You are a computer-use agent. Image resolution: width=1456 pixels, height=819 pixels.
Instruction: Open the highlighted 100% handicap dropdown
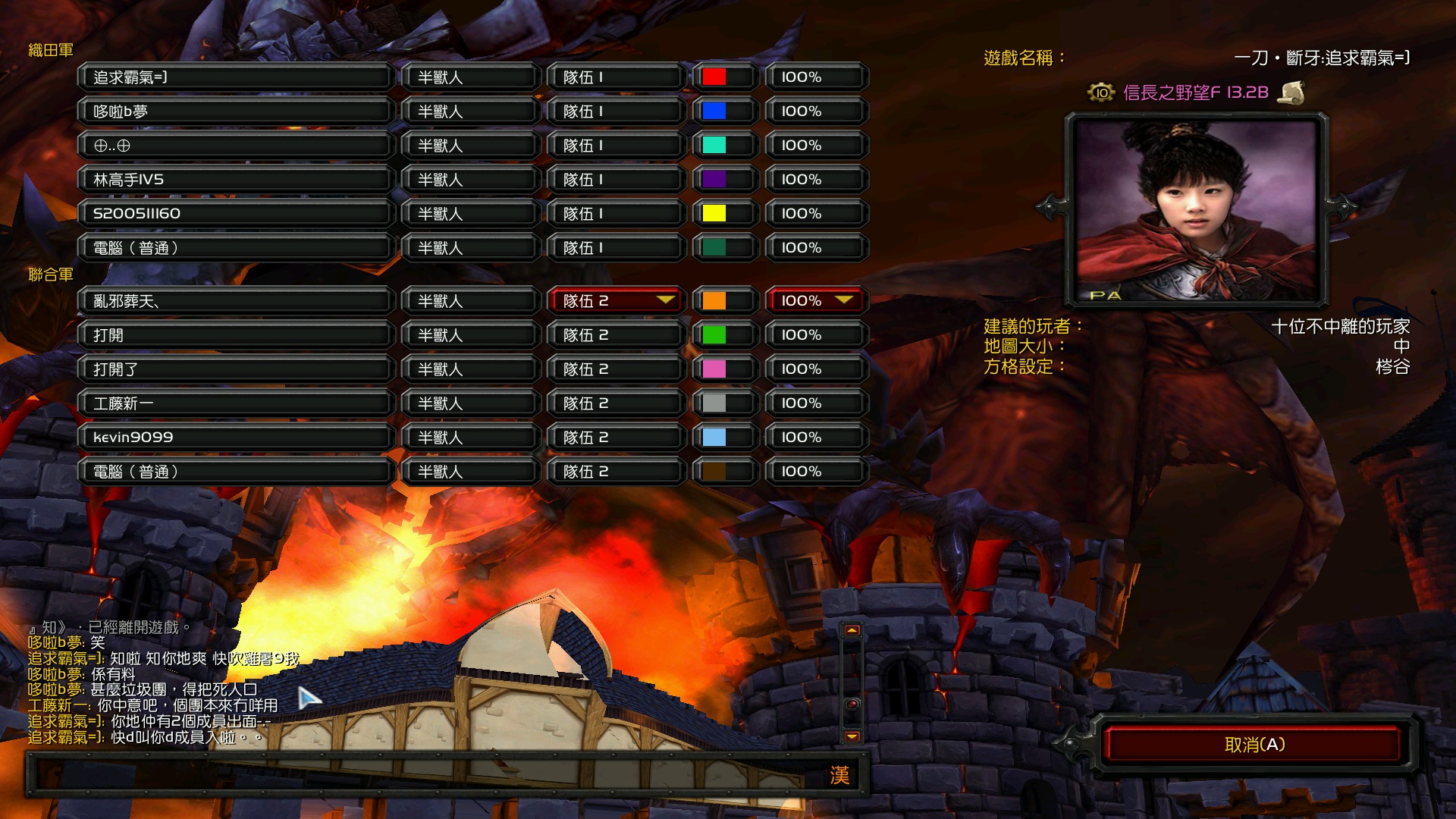point(816,301)
